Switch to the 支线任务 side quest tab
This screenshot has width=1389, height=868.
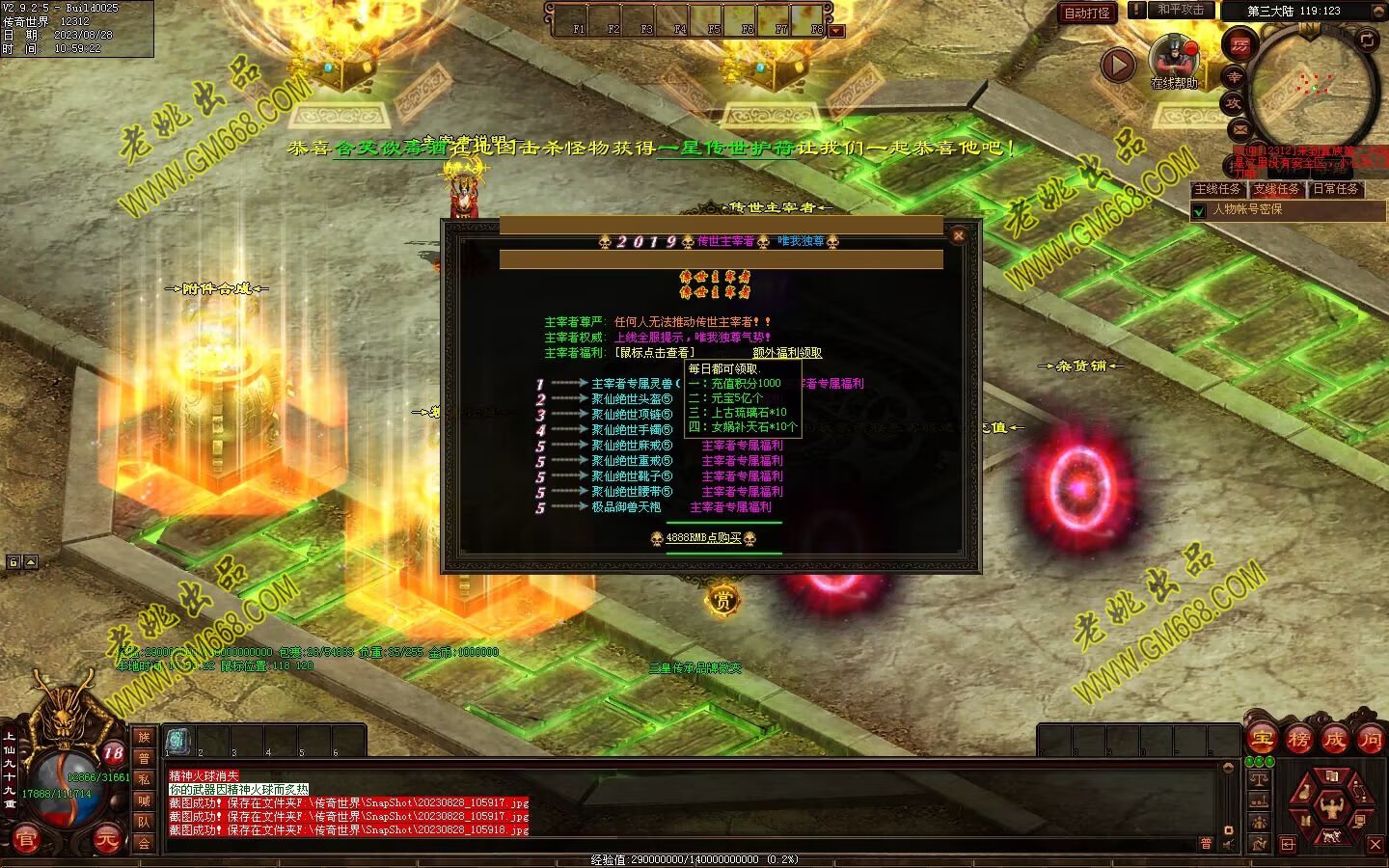1277,189
